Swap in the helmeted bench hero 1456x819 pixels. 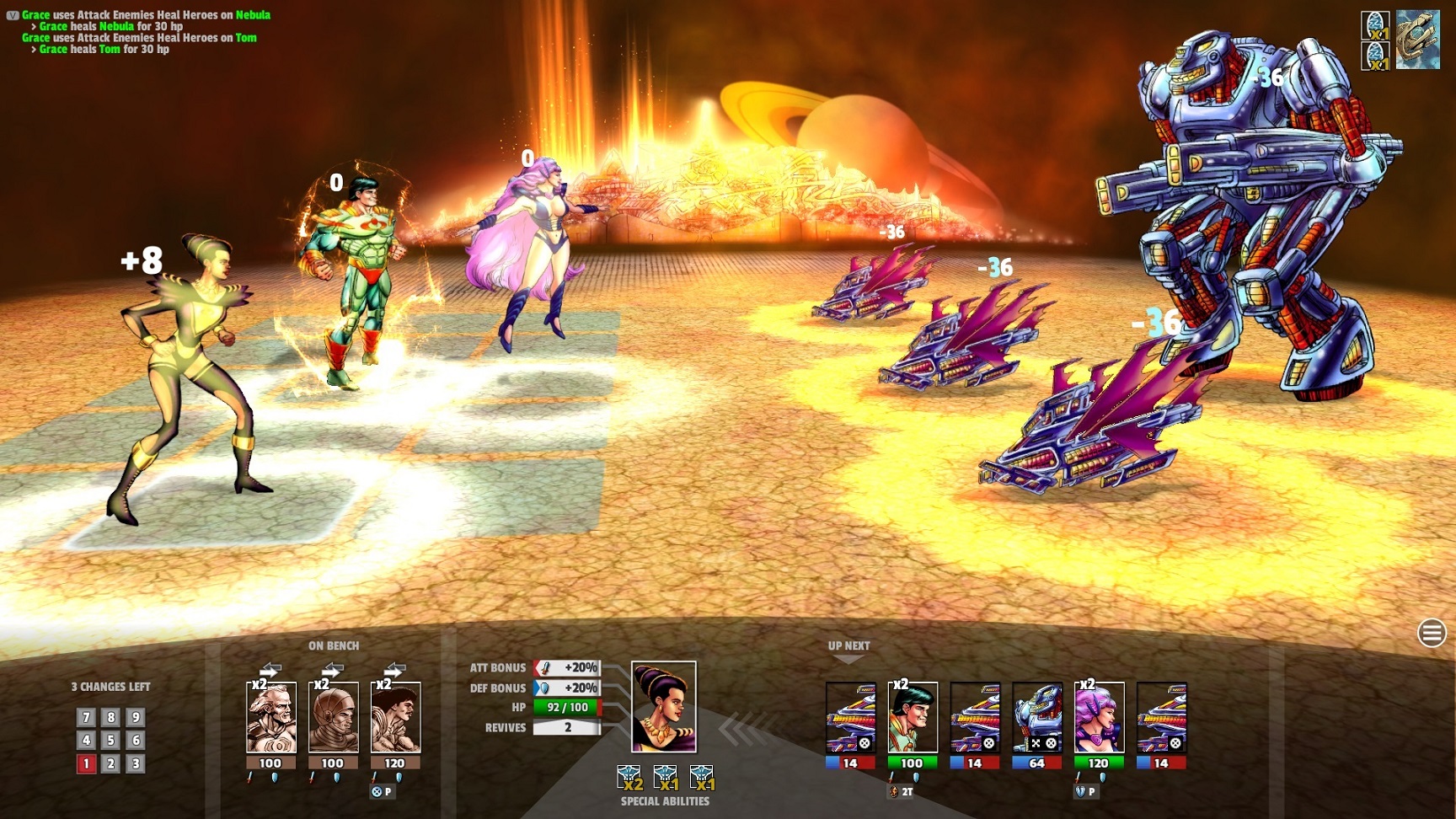[x=333, y=717]
